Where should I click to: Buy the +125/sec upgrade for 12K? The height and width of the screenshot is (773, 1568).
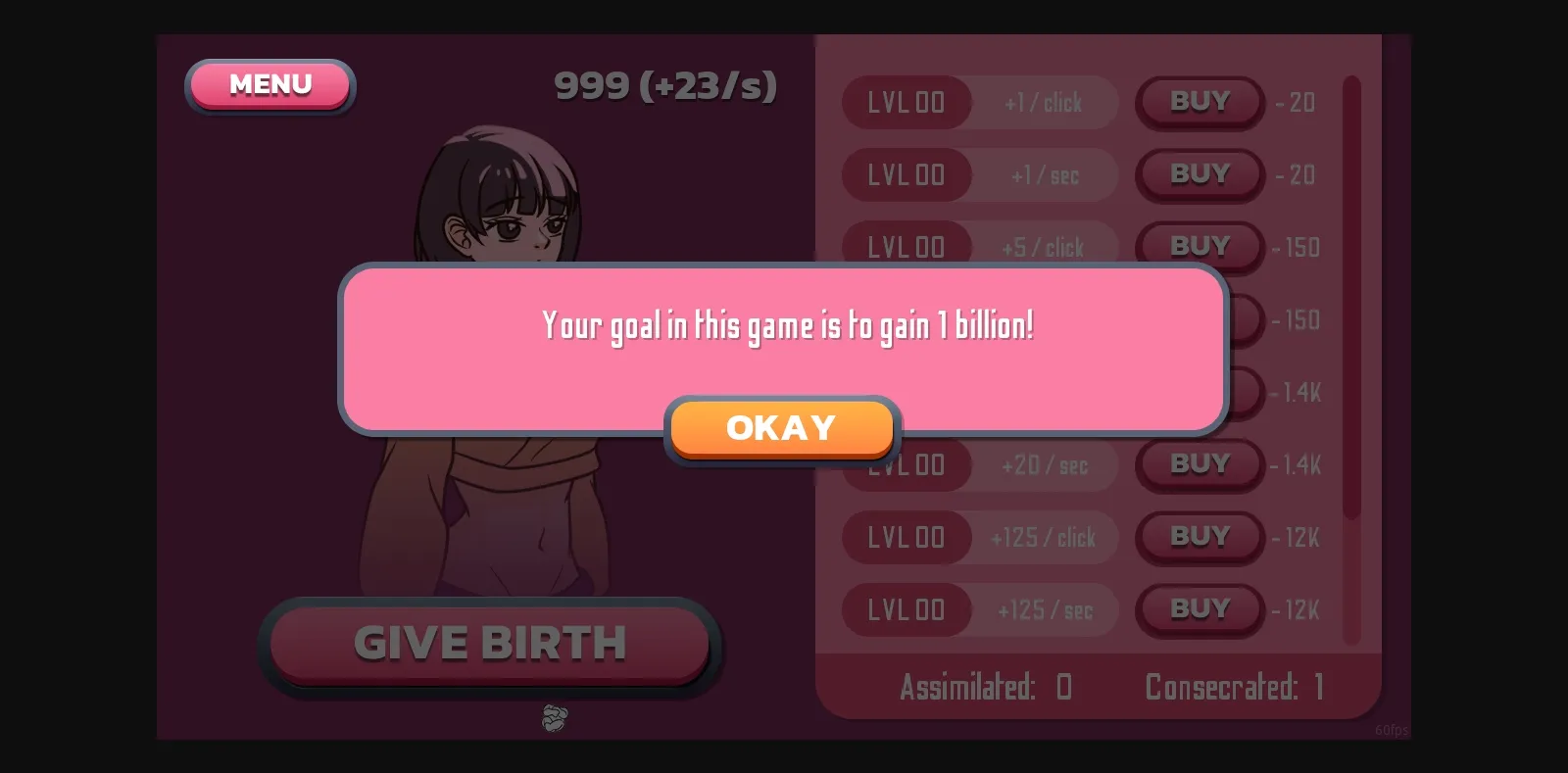(x=1199, y=608)
